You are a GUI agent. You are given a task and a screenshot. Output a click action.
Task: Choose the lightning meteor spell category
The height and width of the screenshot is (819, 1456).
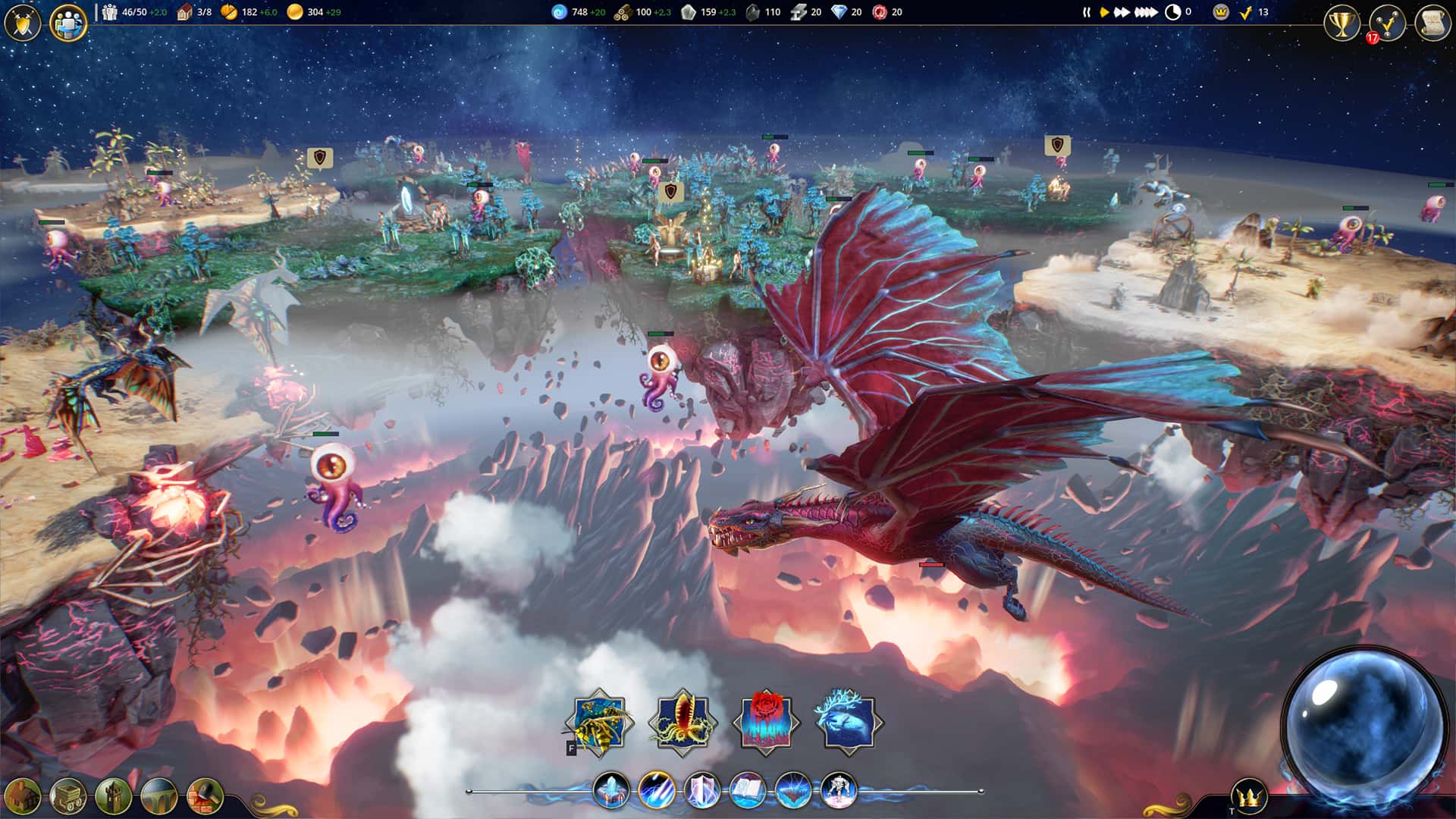[x=657, y=790]
